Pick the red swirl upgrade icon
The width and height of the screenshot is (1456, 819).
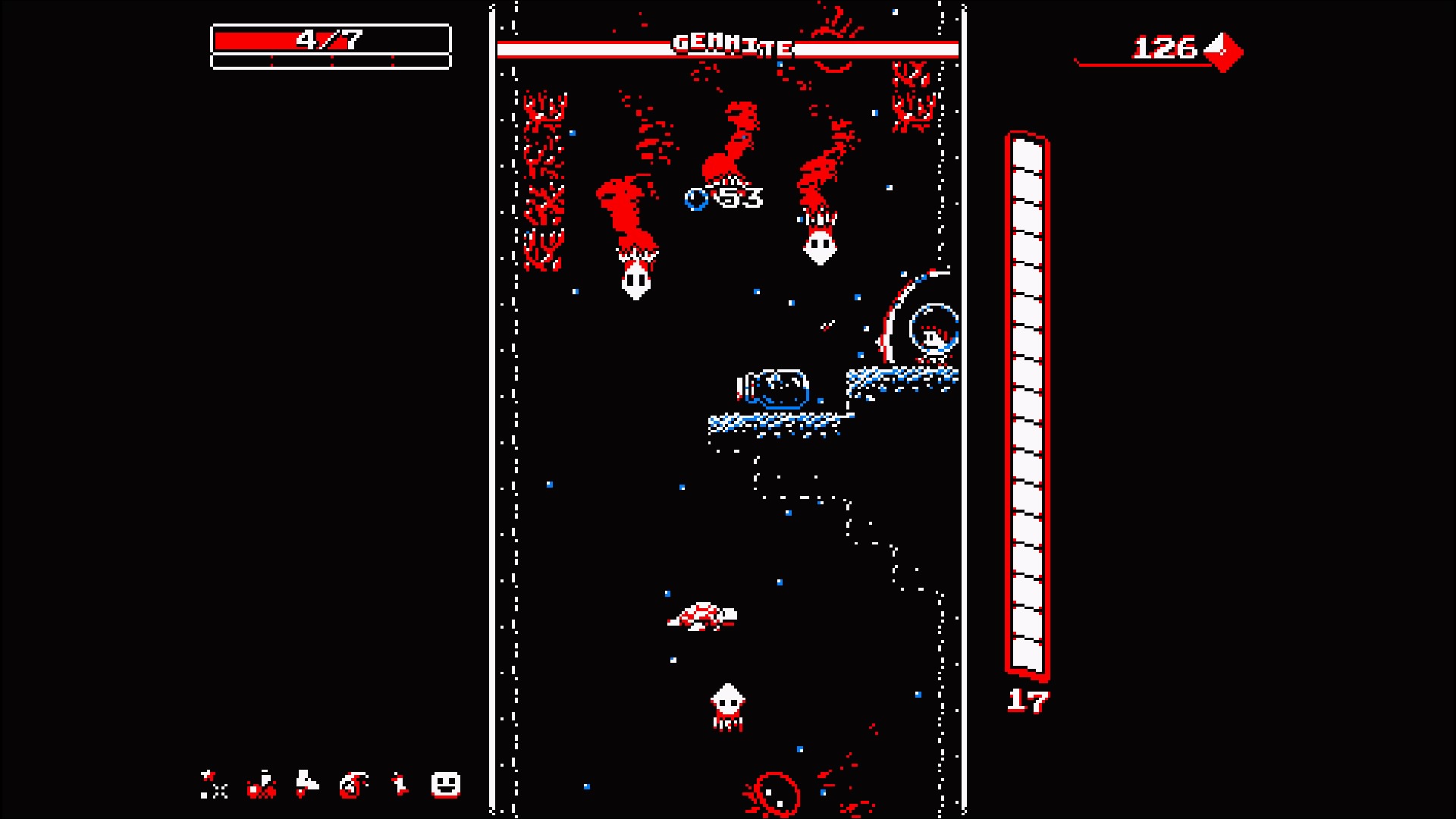(353, 785)
